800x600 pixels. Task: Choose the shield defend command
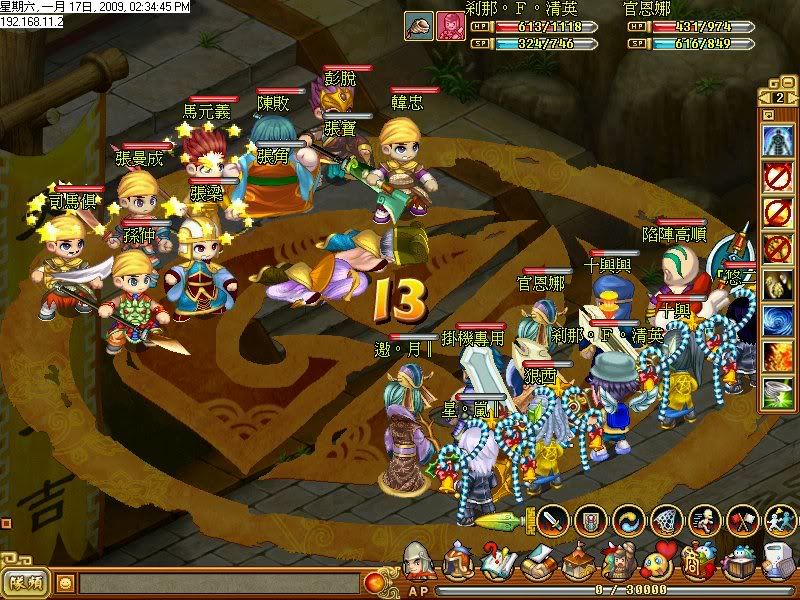[592, 520]
